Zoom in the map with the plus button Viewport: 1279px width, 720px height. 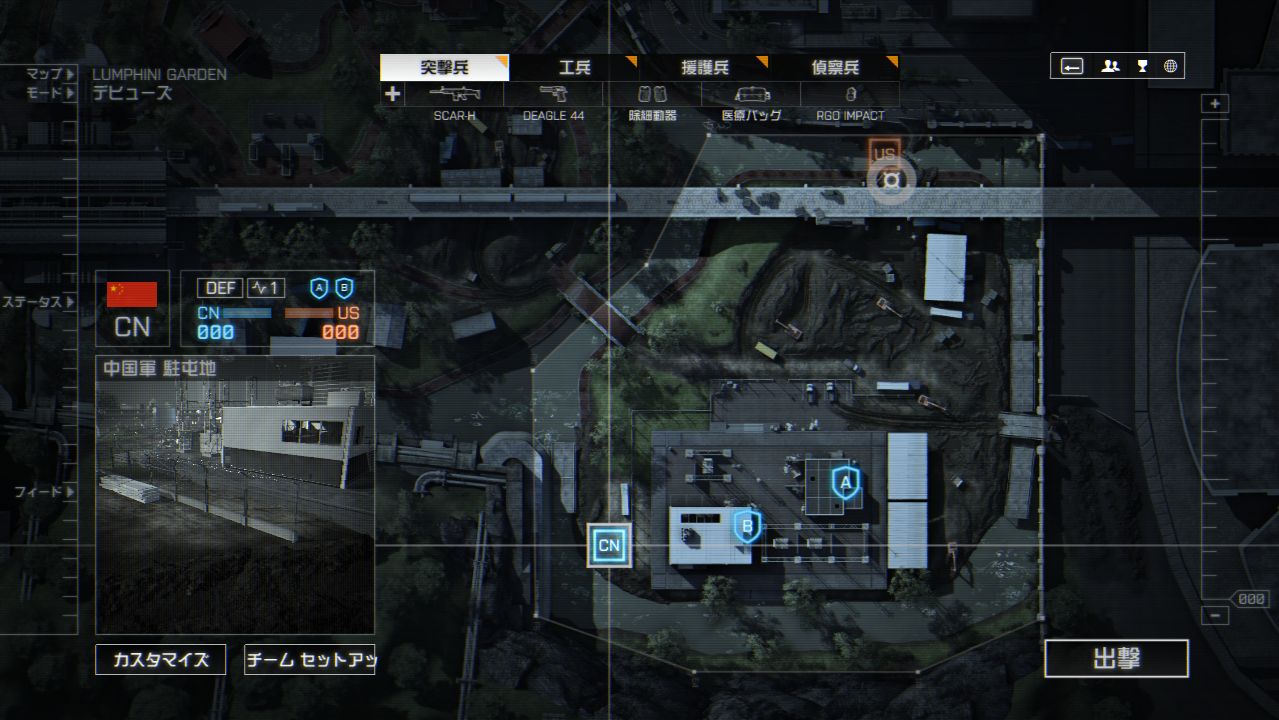click(x=1215, y=104)
